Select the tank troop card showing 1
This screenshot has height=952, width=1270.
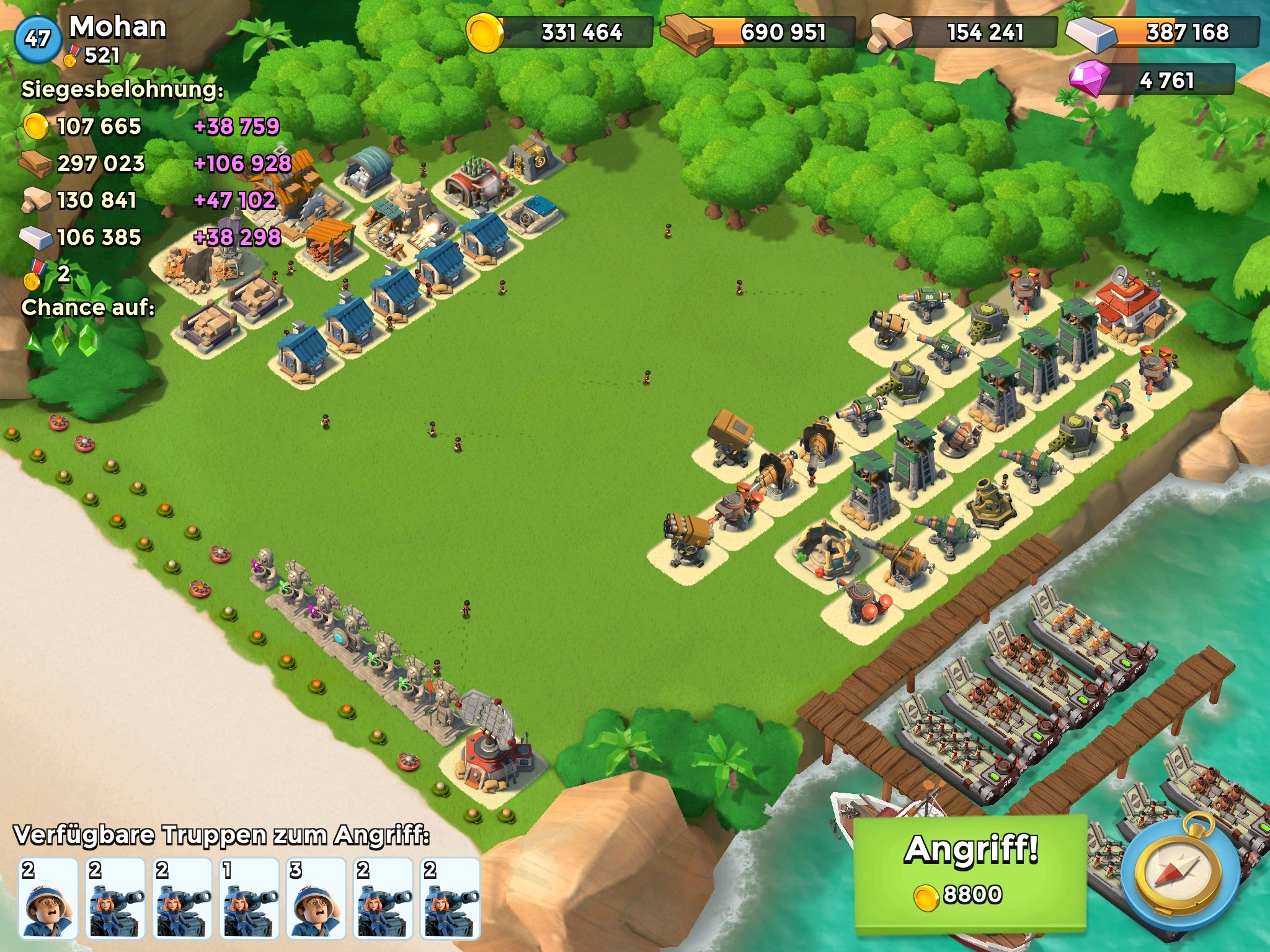[249, 897]
